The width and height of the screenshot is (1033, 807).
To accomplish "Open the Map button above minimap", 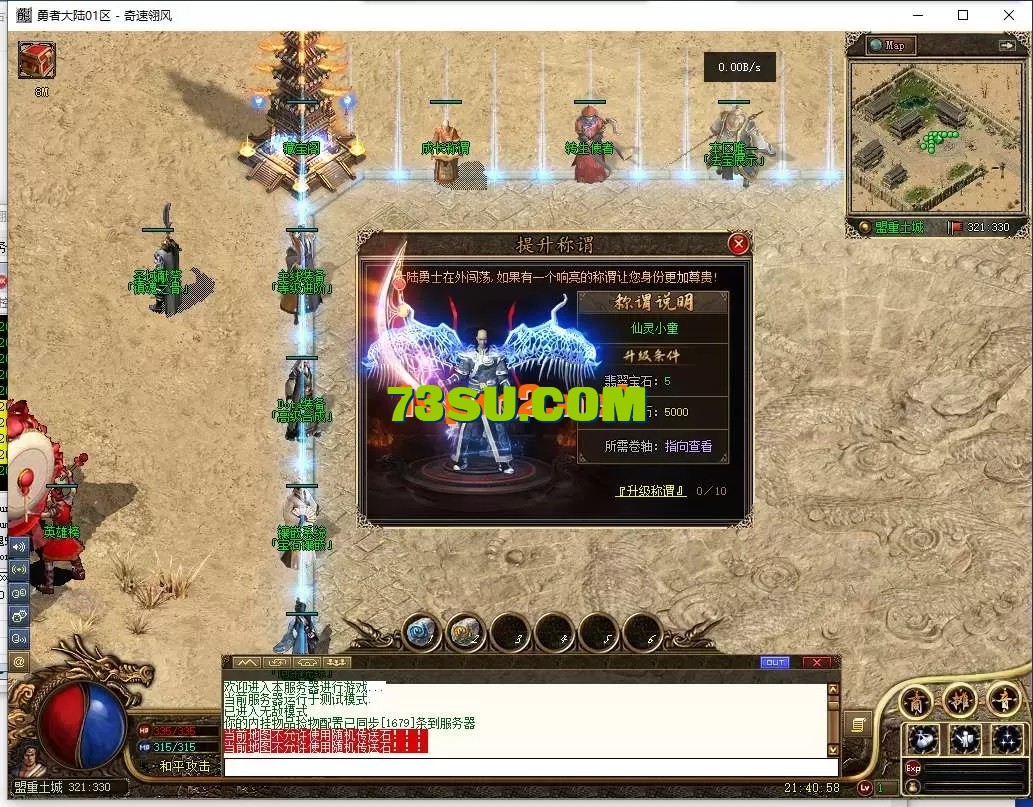I will pyautogui.click(x=886, y=45).
